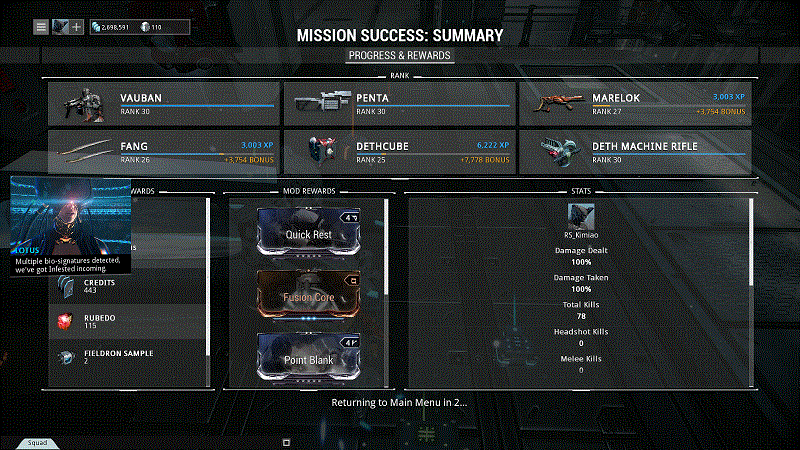Click the player avatar icon
Screen dimensions: 800x450
(x=61, y=26)
